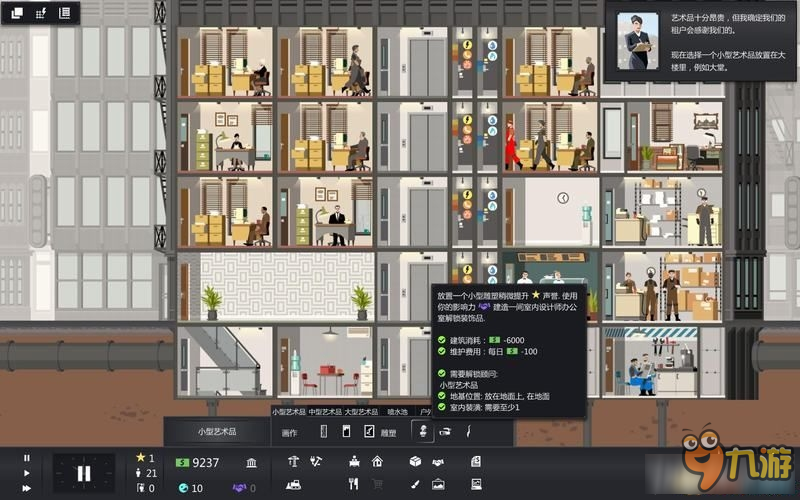Open the box services category
This screenshot has width=800, height=500.
pos(414,462)
